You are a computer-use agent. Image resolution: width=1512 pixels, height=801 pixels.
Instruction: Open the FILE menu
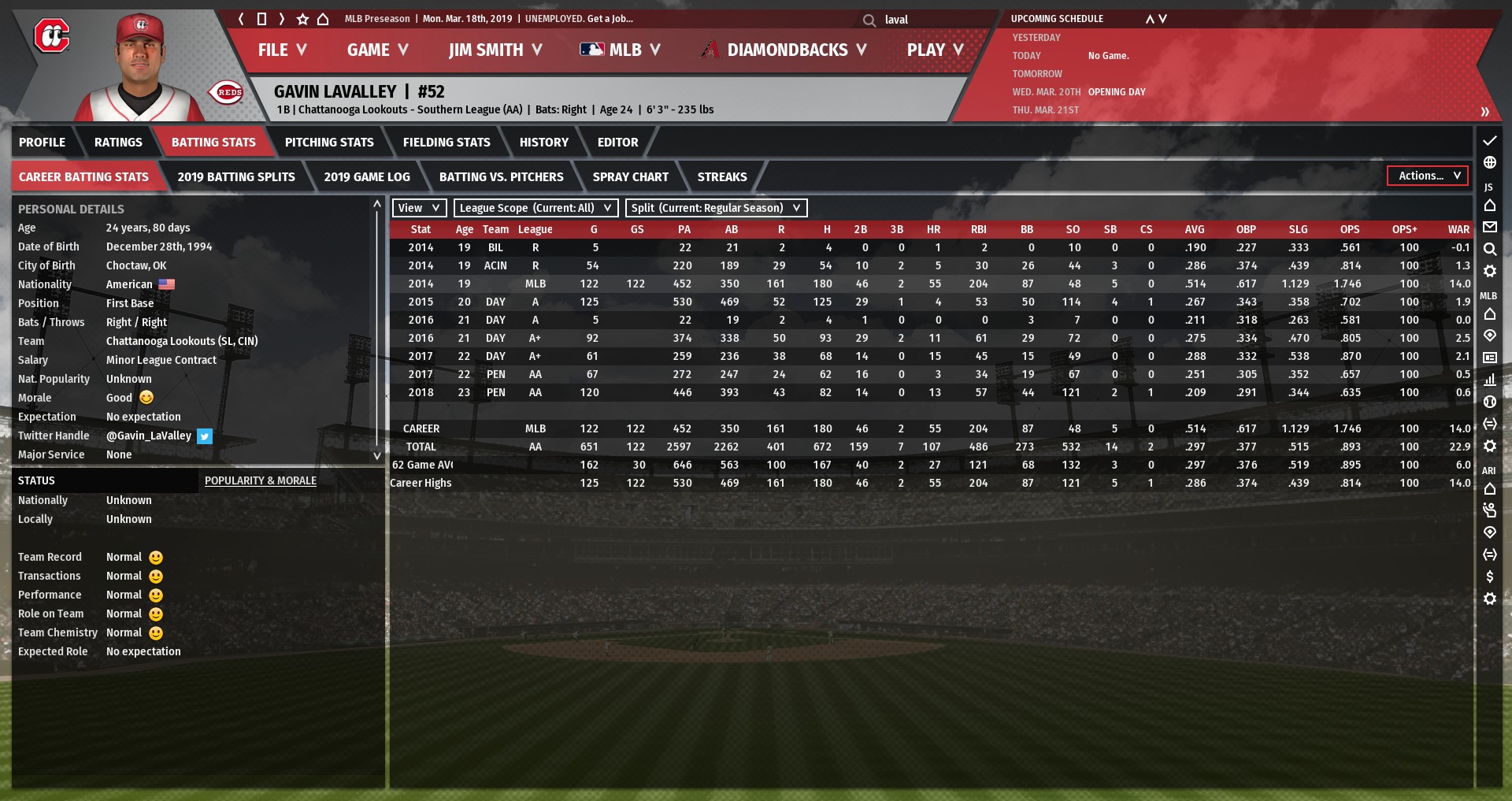click(x=281, y=50)
